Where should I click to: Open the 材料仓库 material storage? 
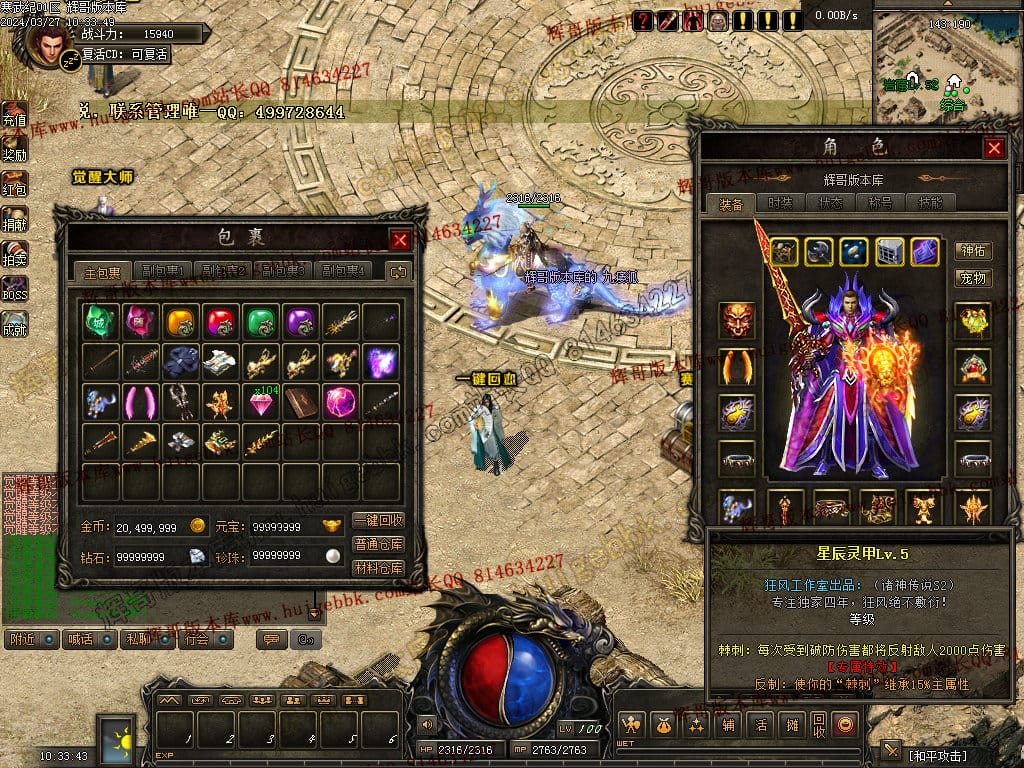(x=379, y=567)
